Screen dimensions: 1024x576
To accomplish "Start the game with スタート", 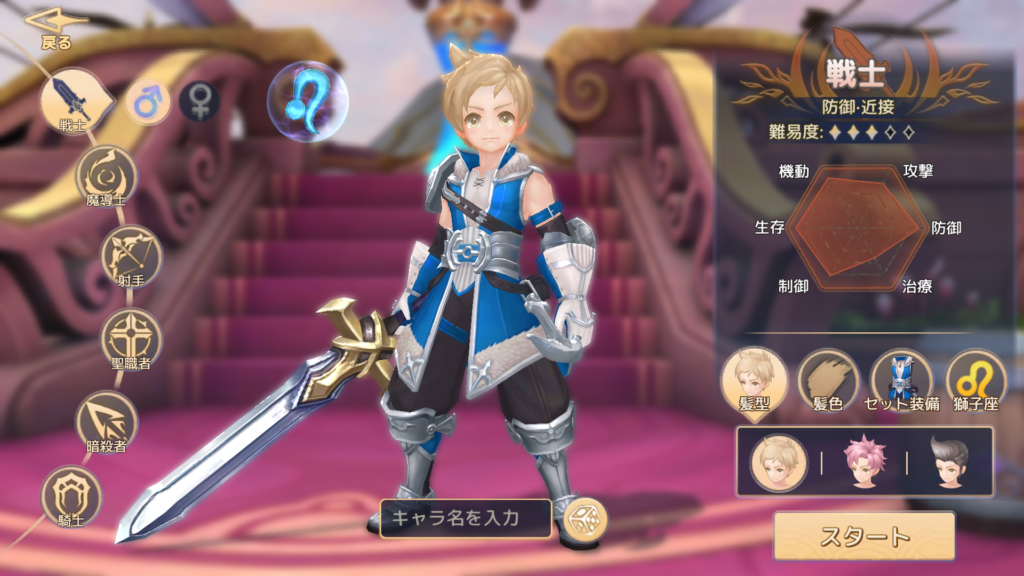I will (864, 536).
